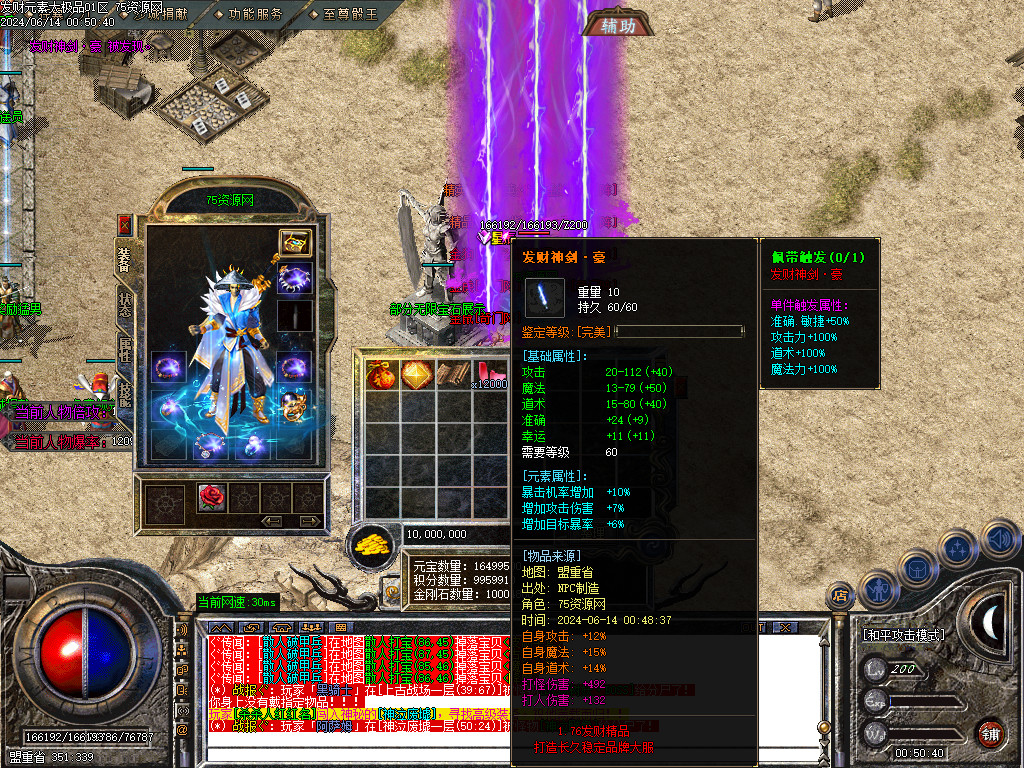Select the treasure chest equipment slot
The width and height of the screenshot is (1024, 768).
(294, 243)
